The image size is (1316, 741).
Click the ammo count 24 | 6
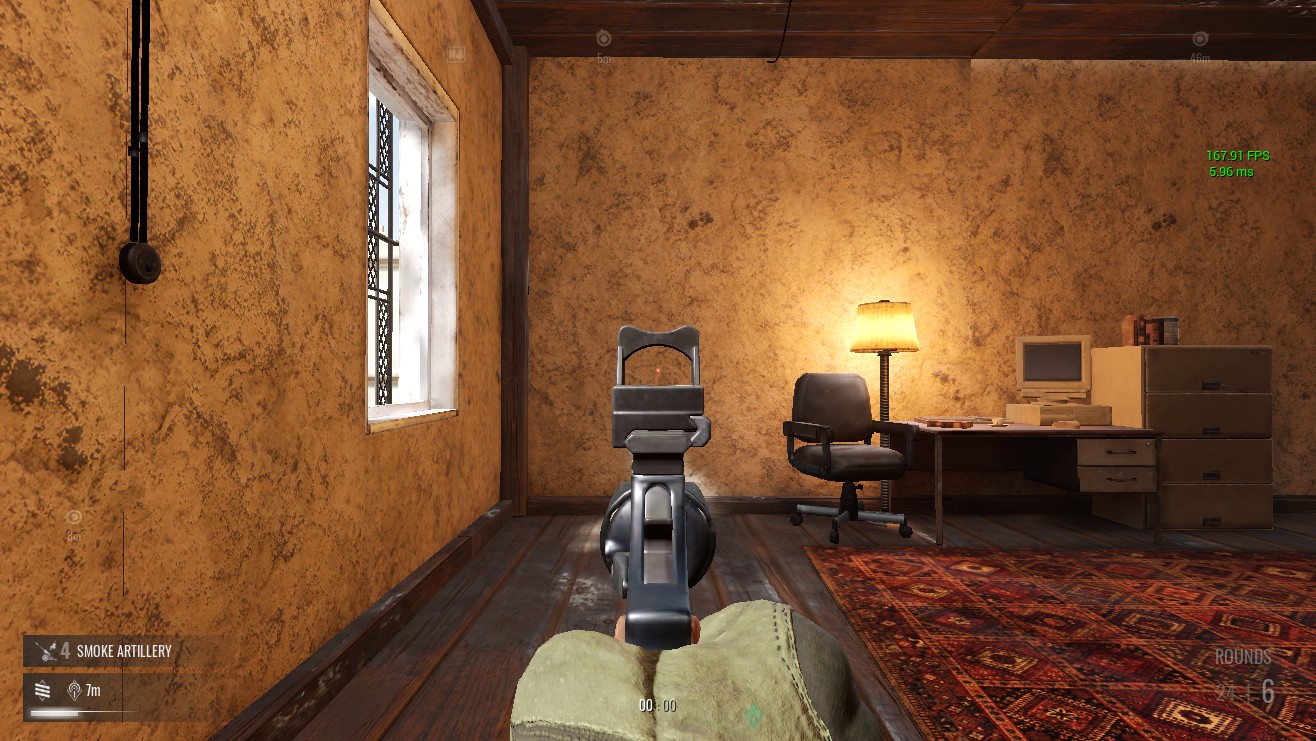[x=1245, y=692]
